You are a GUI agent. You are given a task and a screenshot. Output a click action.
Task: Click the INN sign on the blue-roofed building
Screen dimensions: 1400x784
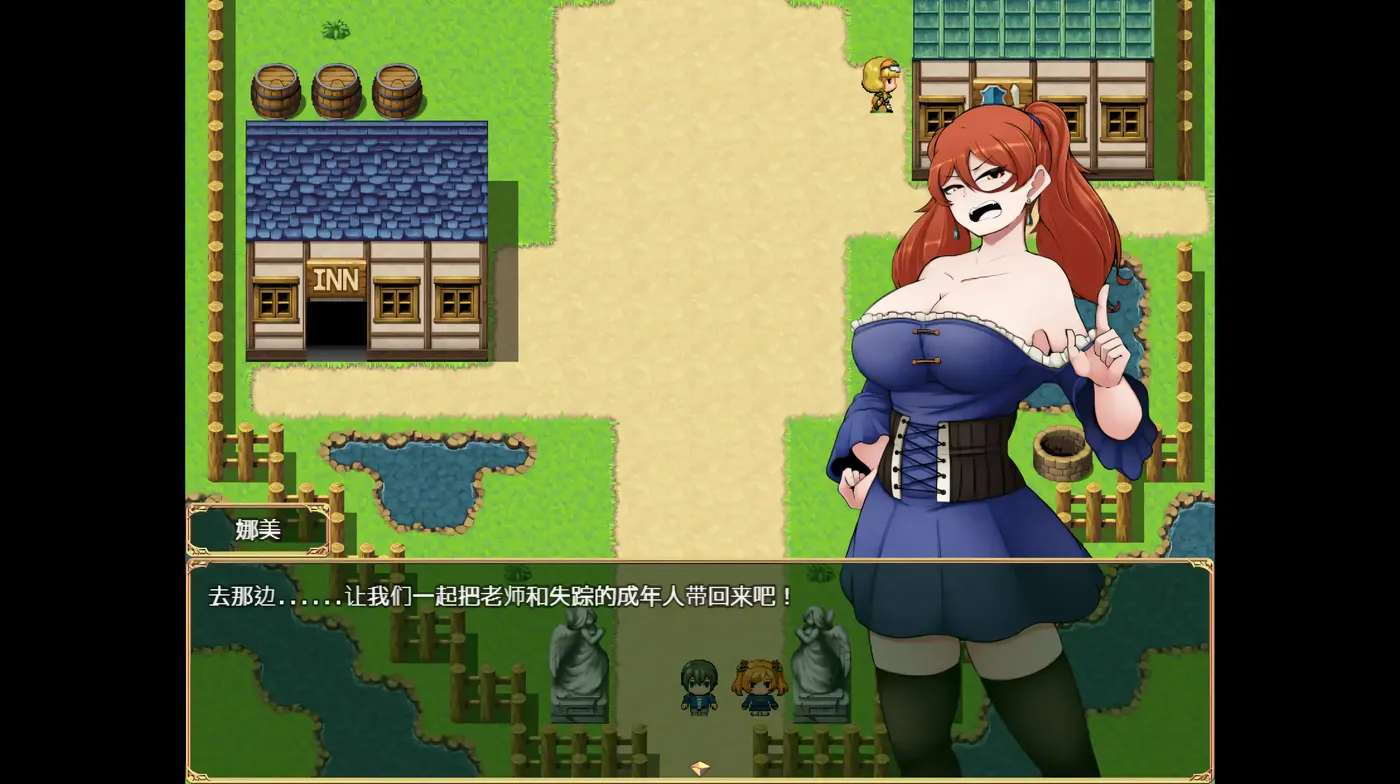[338, 279]
